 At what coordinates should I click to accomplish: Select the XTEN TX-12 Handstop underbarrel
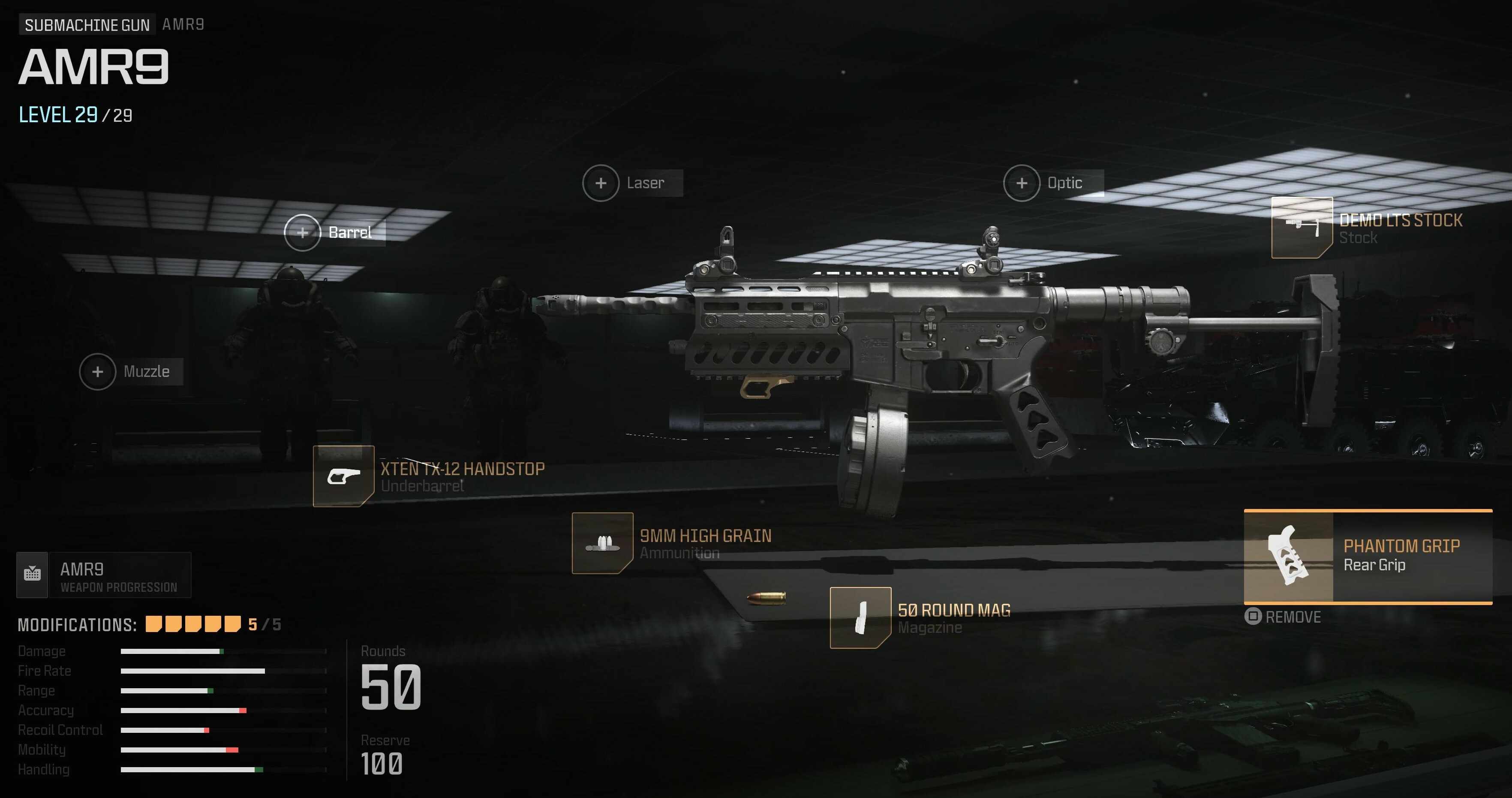pyautogui.click(x=343, y=476)
